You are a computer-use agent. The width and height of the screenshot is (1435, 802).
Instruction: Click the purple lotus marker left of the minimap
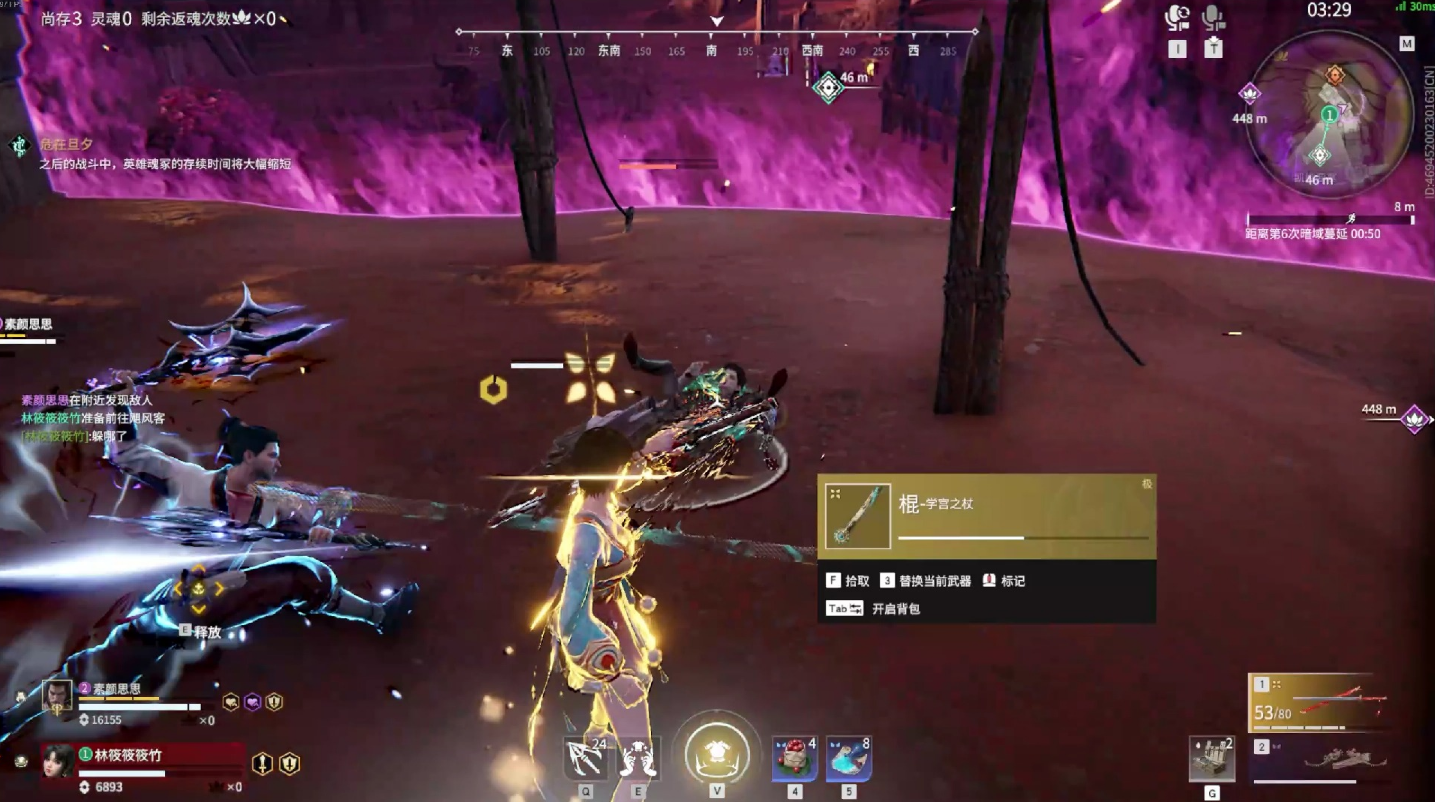click(x=1249, y=94)
